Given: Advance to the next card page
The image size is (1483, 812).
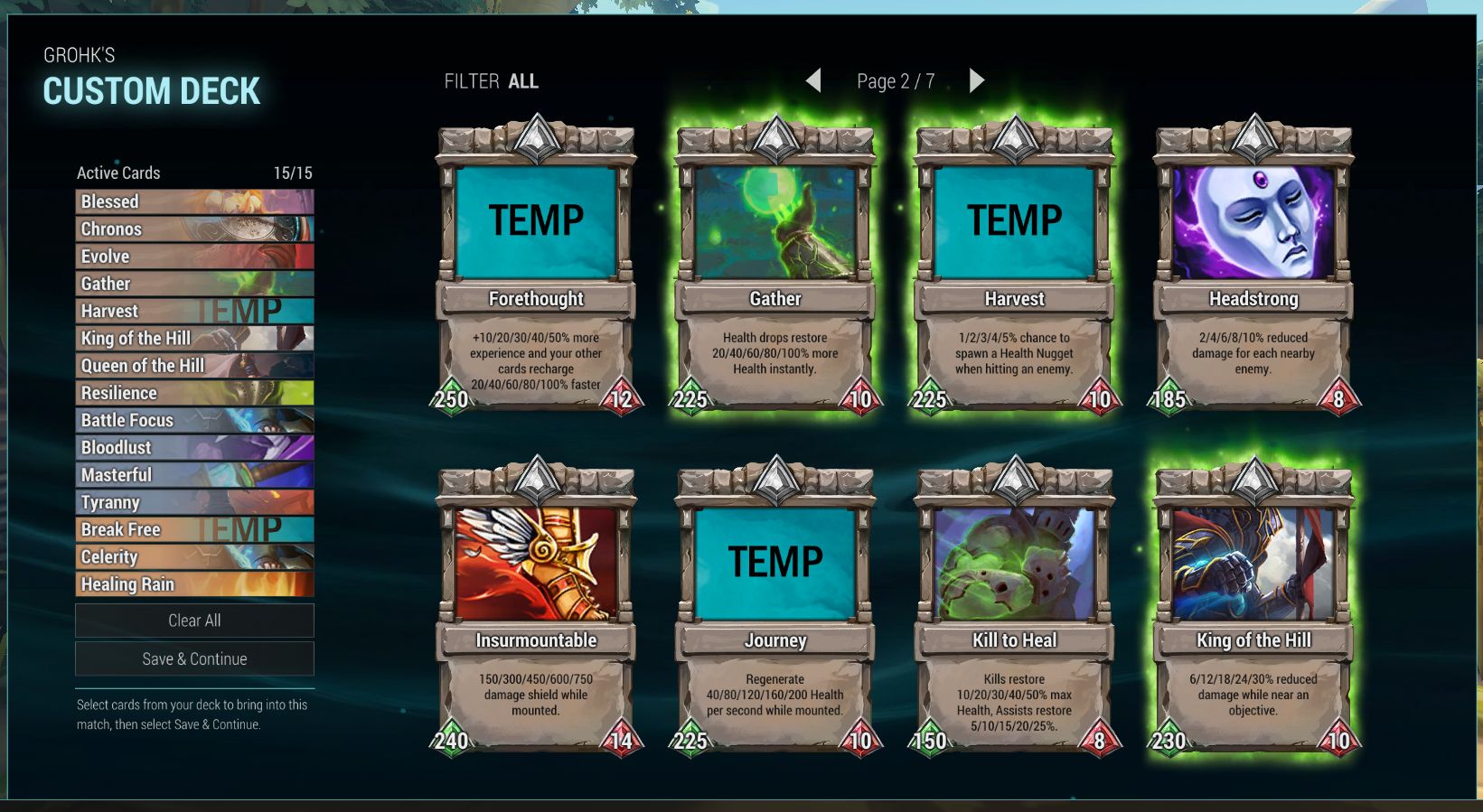Looking at the screenshot, I should pyautogui.click(x=976, y=81).
